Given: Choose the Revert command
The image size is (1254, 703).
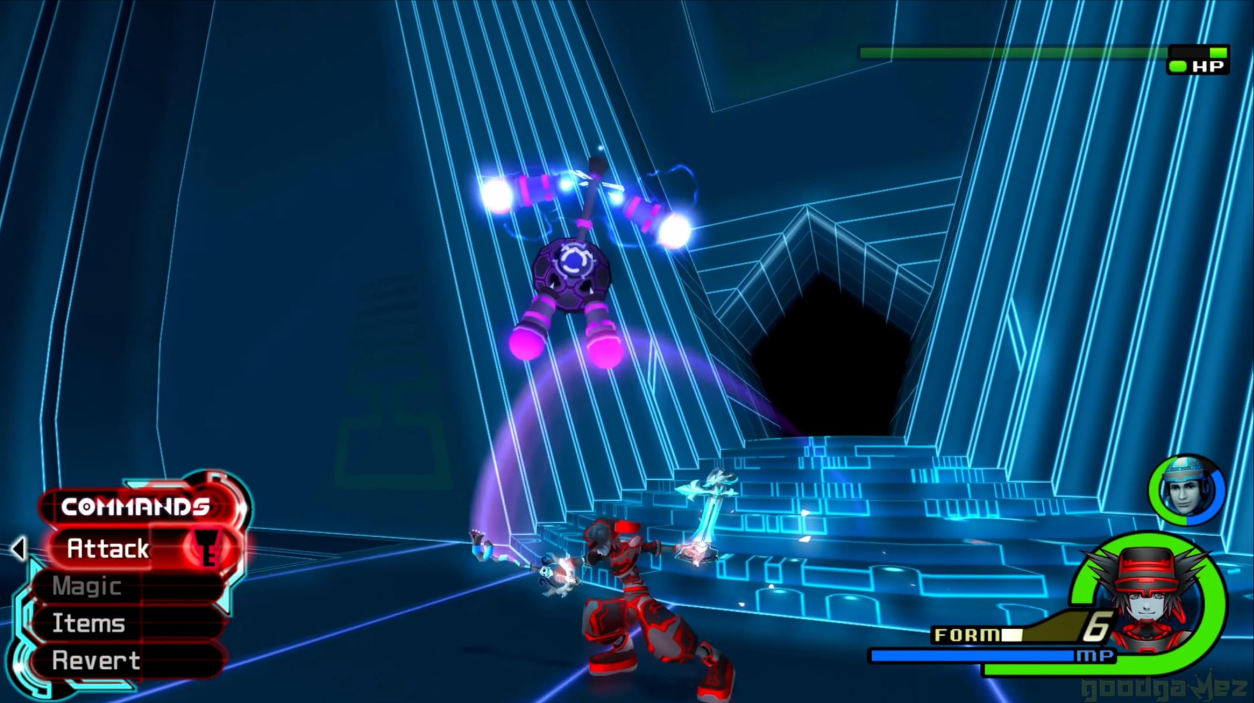Looking at the screenshot, I should (96, 660).
